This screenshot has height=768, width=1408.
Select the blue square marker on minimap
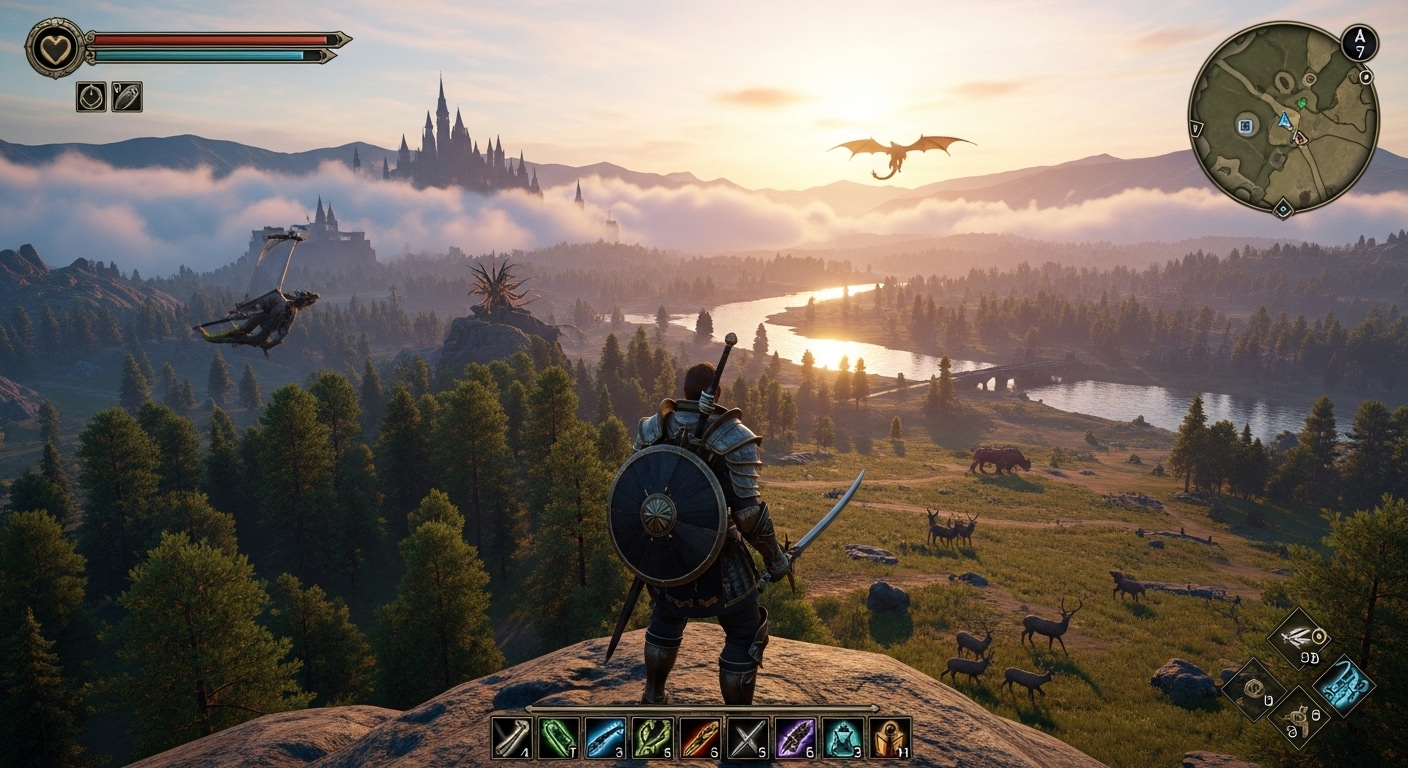coord(1245,125)
